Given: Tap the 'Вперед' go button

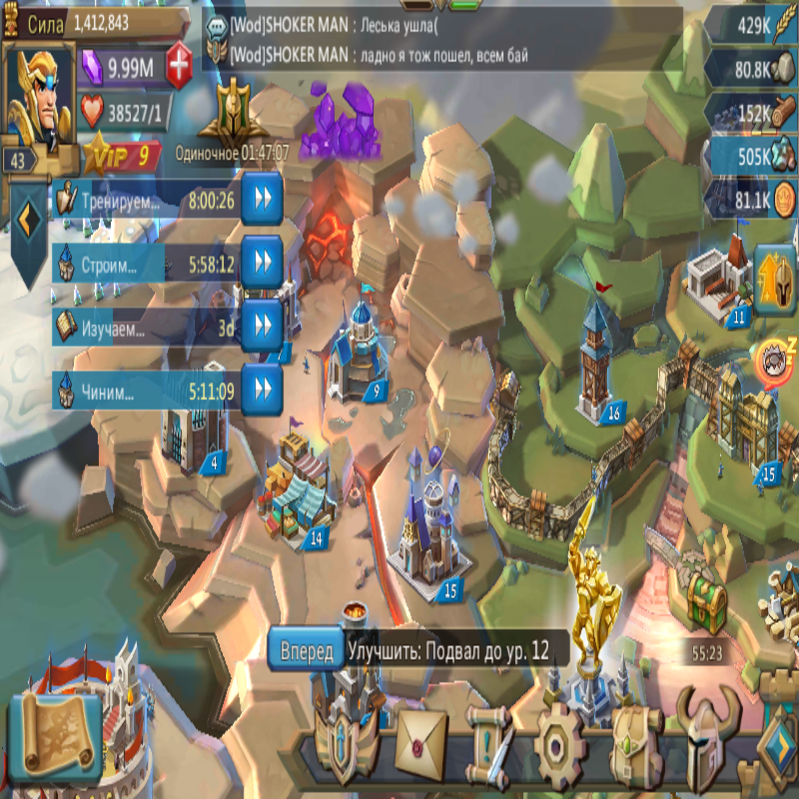Looking at the screenshot, I should tap(306, 651).
